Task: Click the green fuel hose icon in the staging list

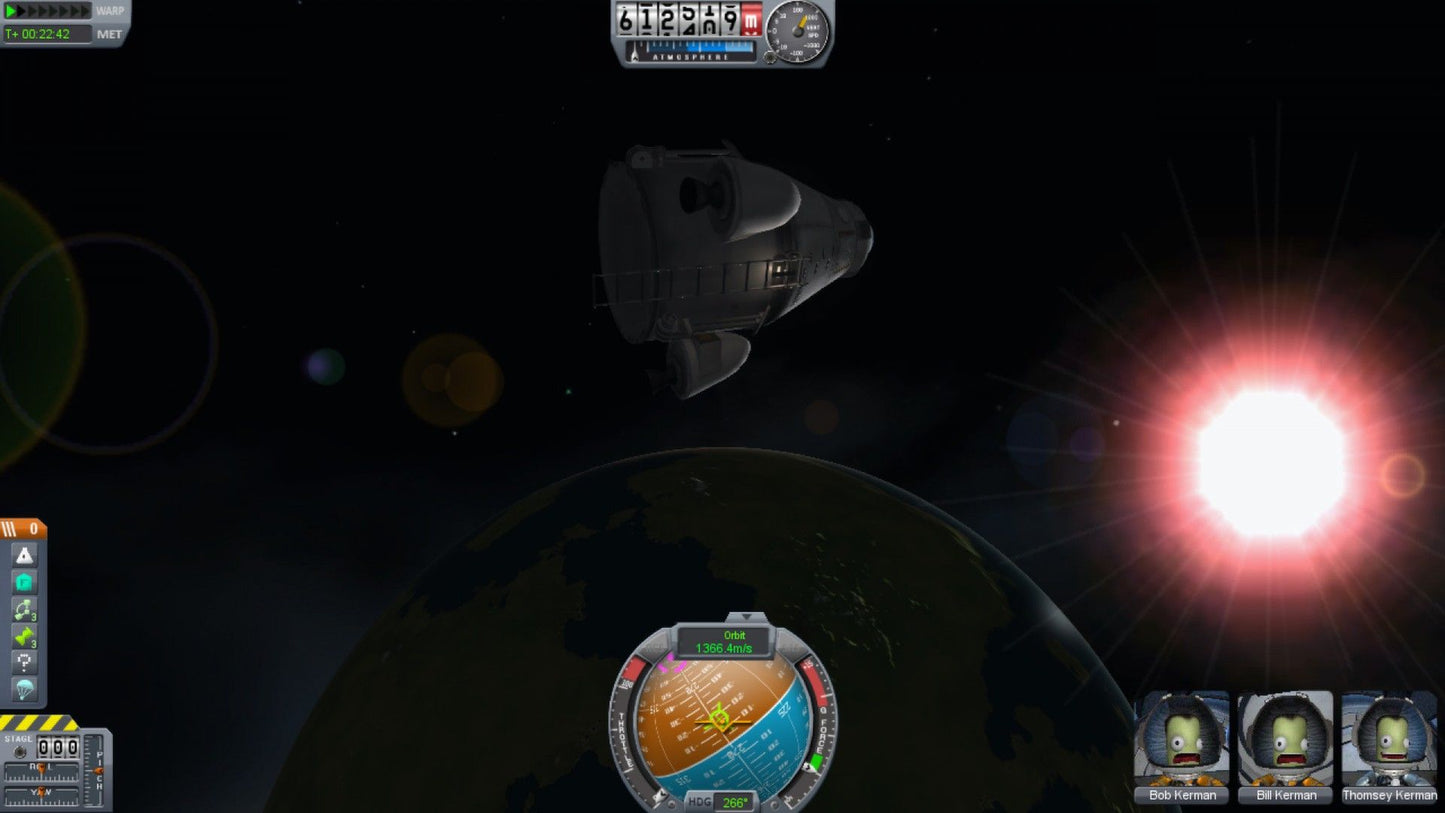Action: pos(24,634)
